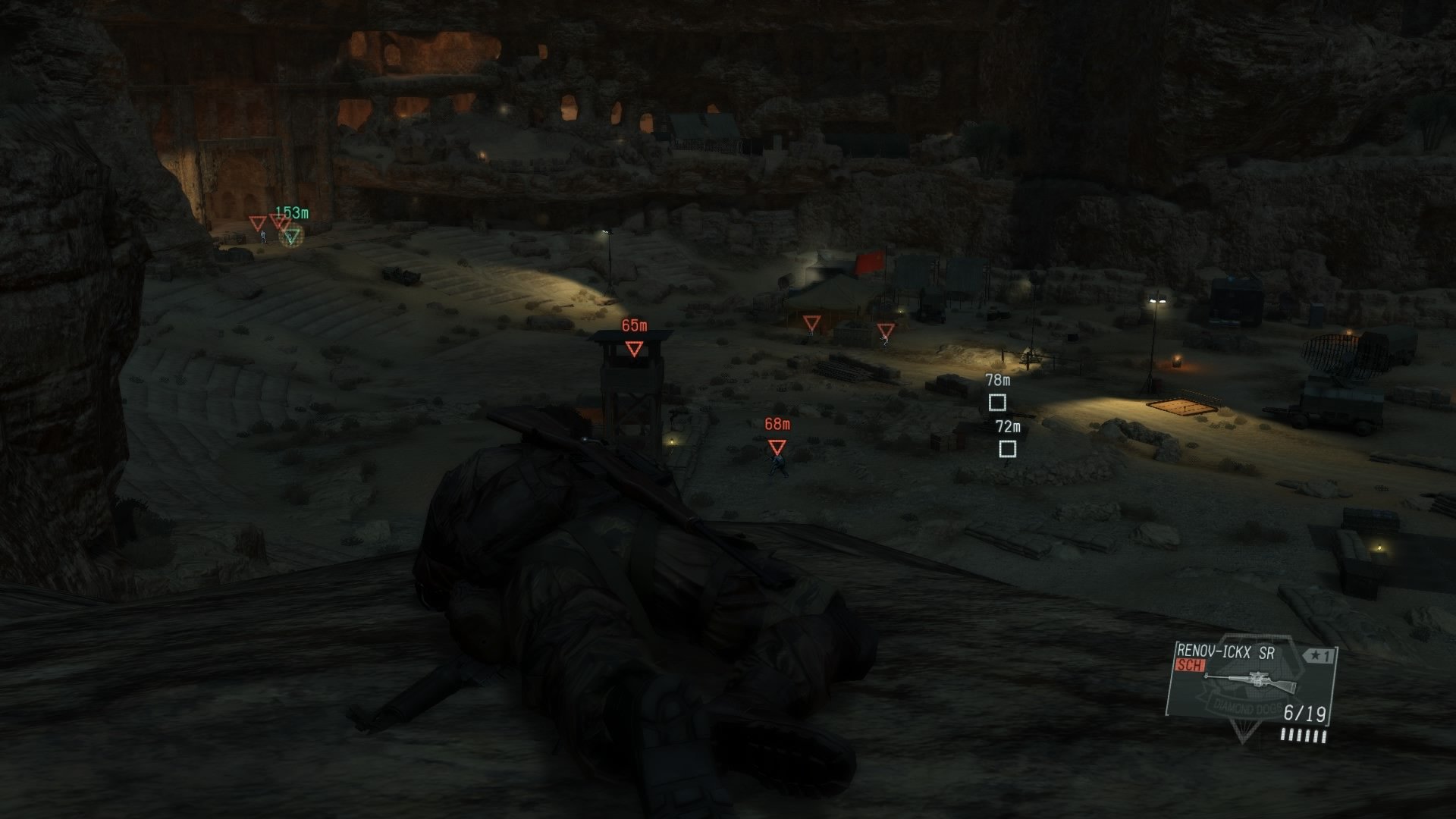Click the second red triangle beside the 153m marker
1456x819 pixels.
tap(278, 221)
